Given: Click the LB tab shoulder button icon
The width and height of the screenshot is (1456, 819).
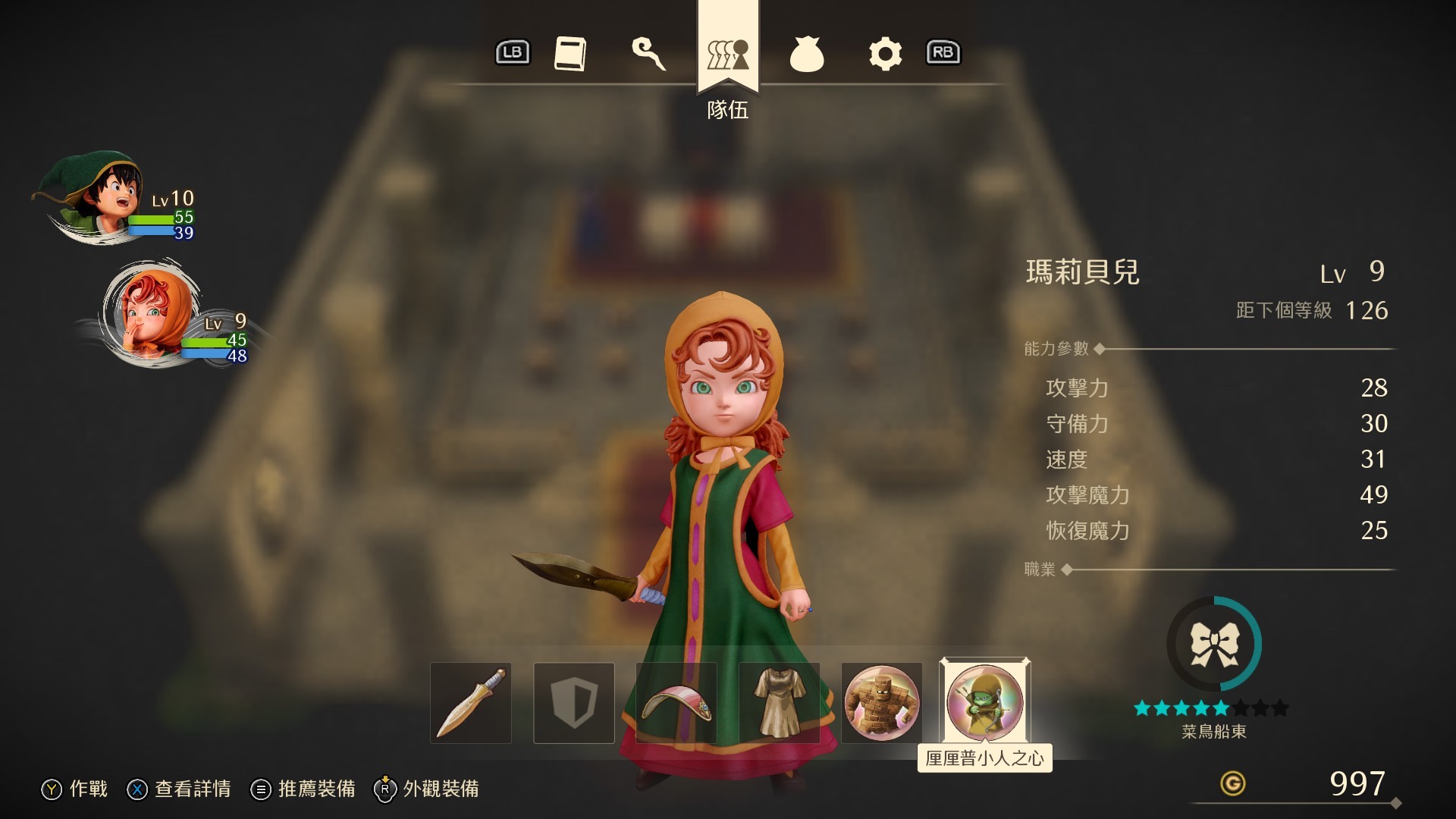Looking at the screenshot, I should click(x=512, y=53).
